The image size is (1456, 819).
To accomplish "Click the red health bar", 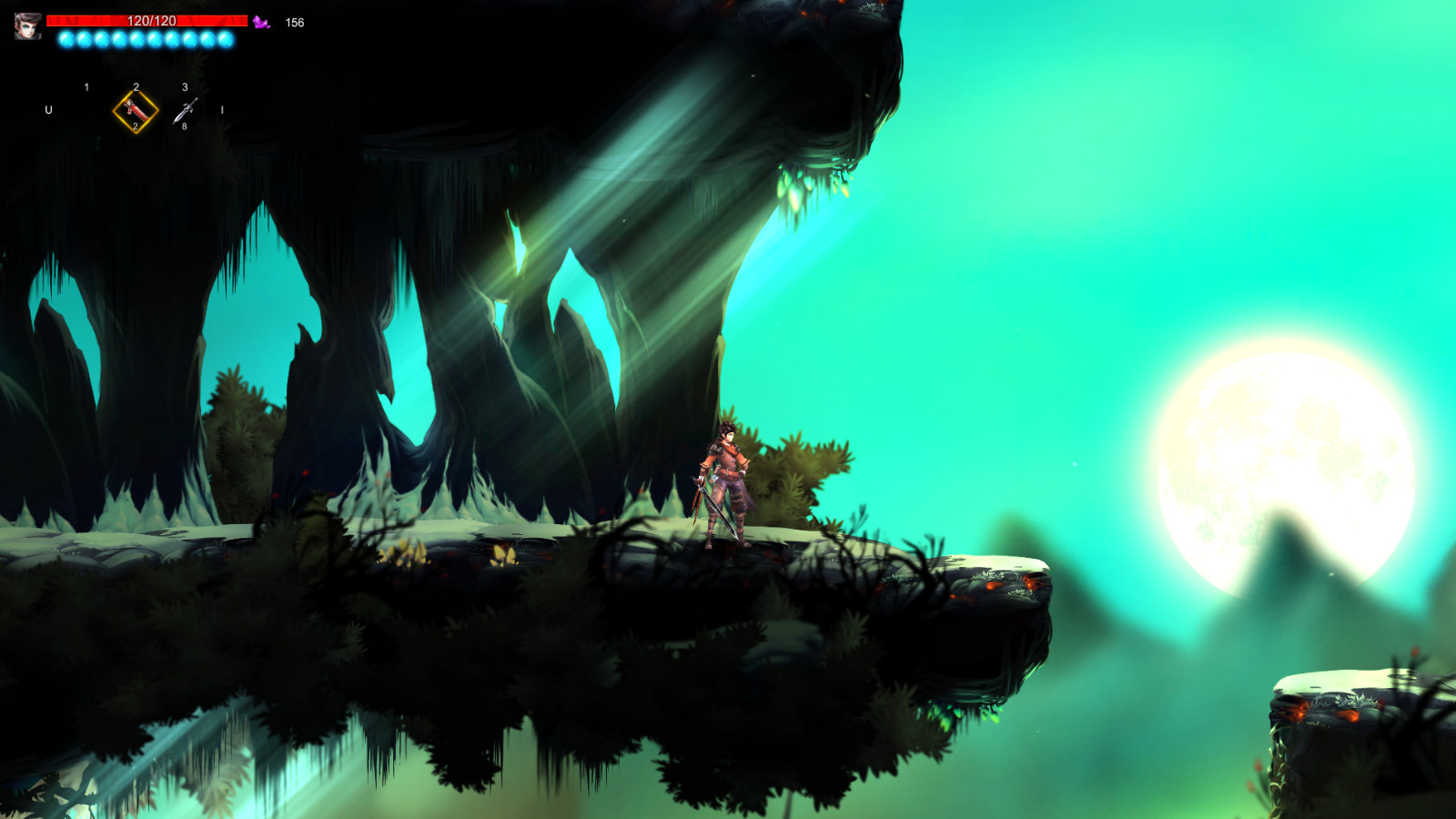I will click(x=209, y=20).
